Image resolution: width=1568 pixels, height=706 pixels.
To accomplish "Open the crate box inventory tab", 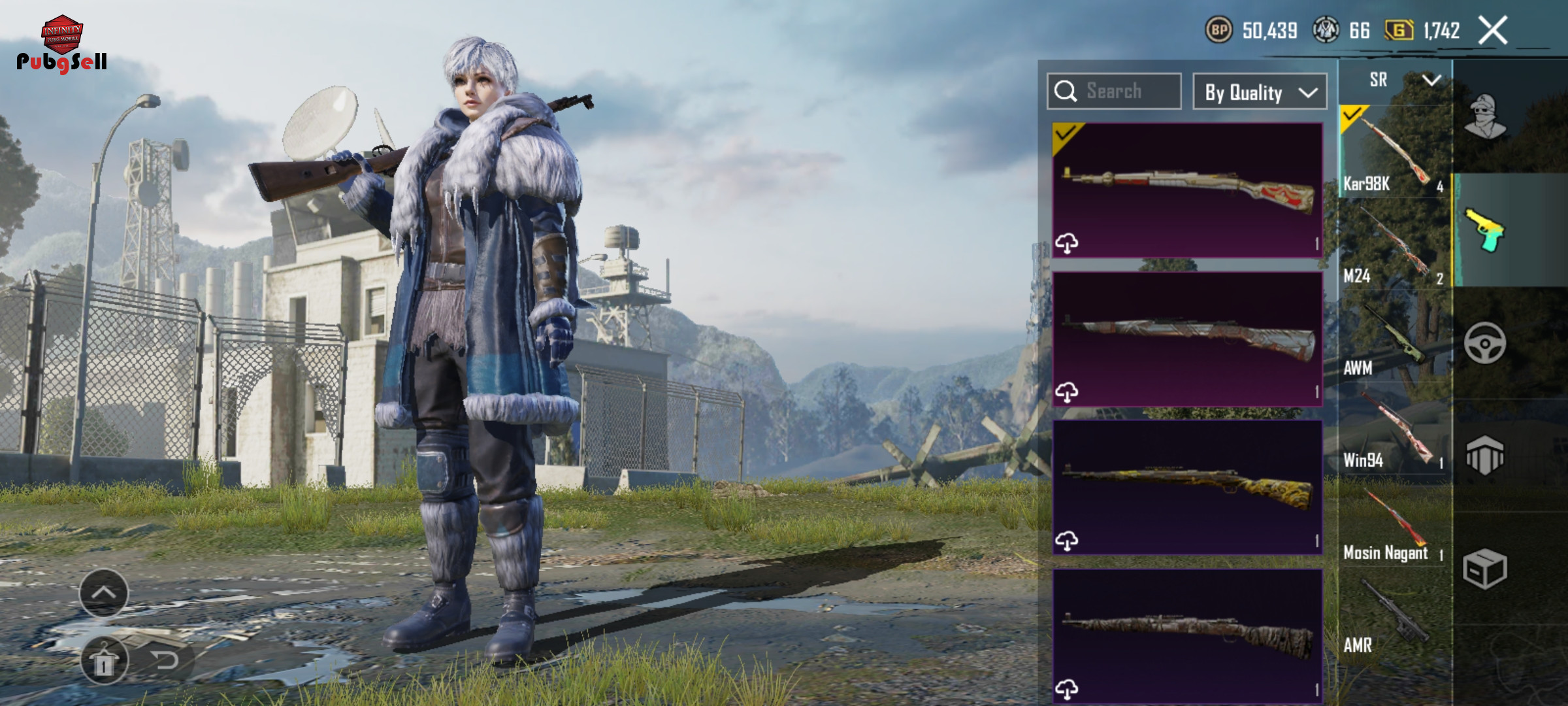I will click(1485, 569).
